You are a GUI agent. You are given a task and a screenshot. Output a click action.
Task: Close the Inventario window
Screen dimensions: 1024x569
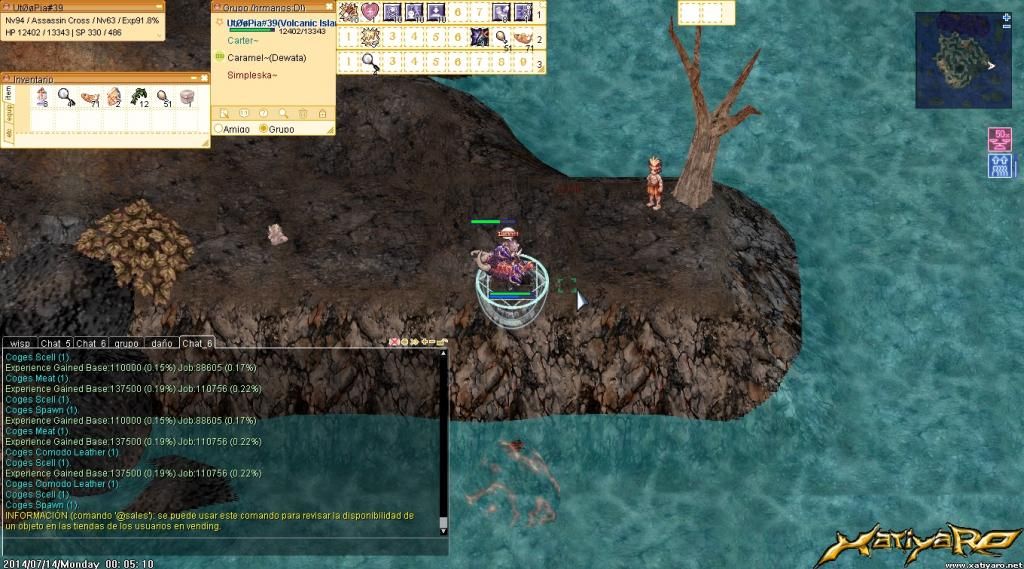204,78
